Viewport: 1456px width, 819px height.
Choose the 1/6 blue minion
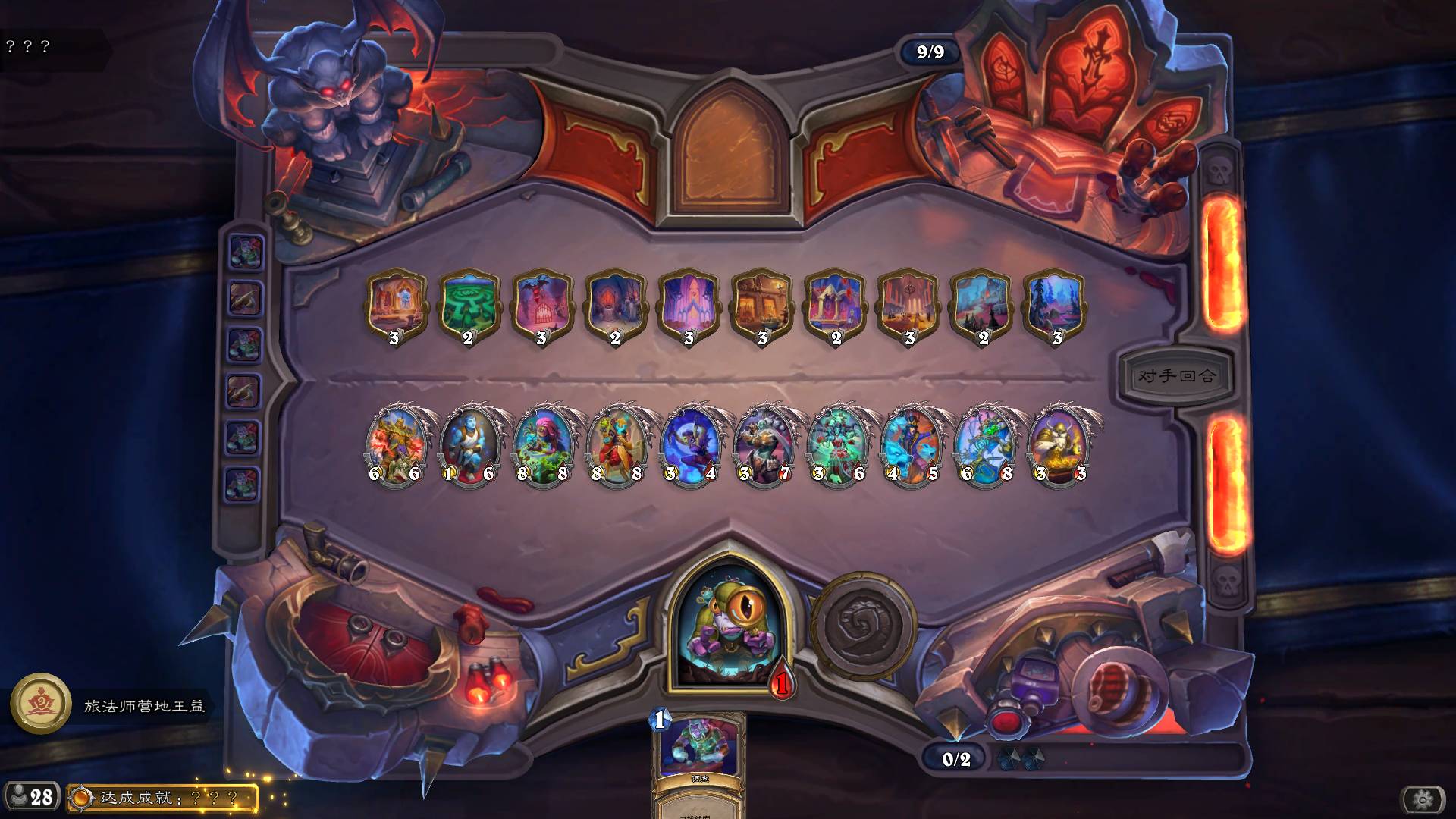[x=469, y=445]
